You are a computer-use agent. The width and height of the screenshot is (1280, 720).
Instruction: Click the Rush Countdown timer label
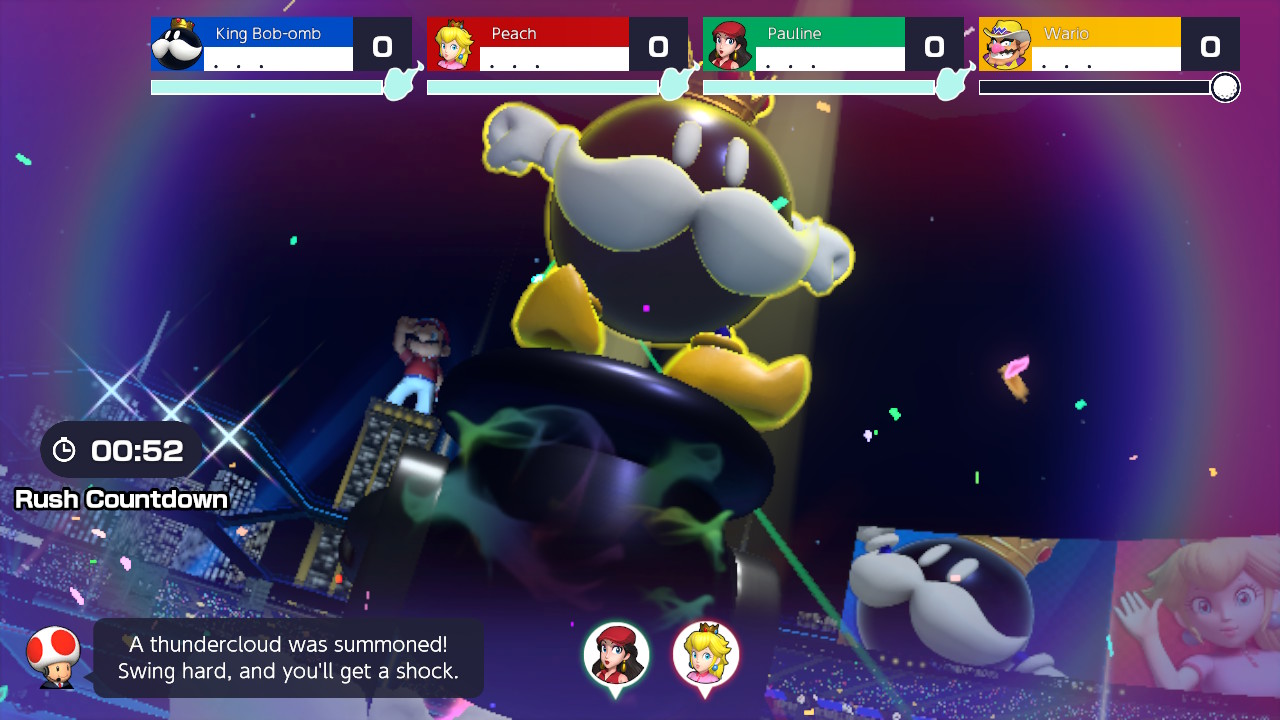pyautogui.click(x=122, y=499)
